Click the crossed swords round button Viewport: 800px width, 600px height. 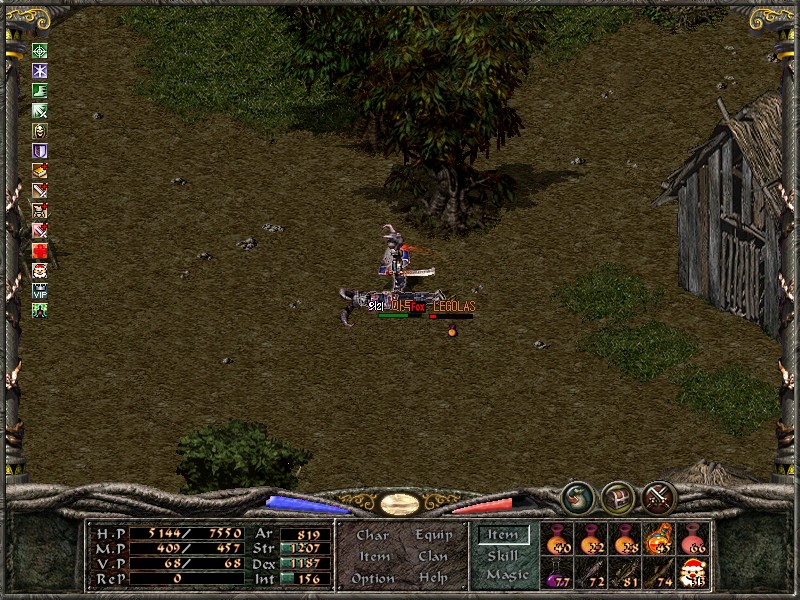(660, 497)
